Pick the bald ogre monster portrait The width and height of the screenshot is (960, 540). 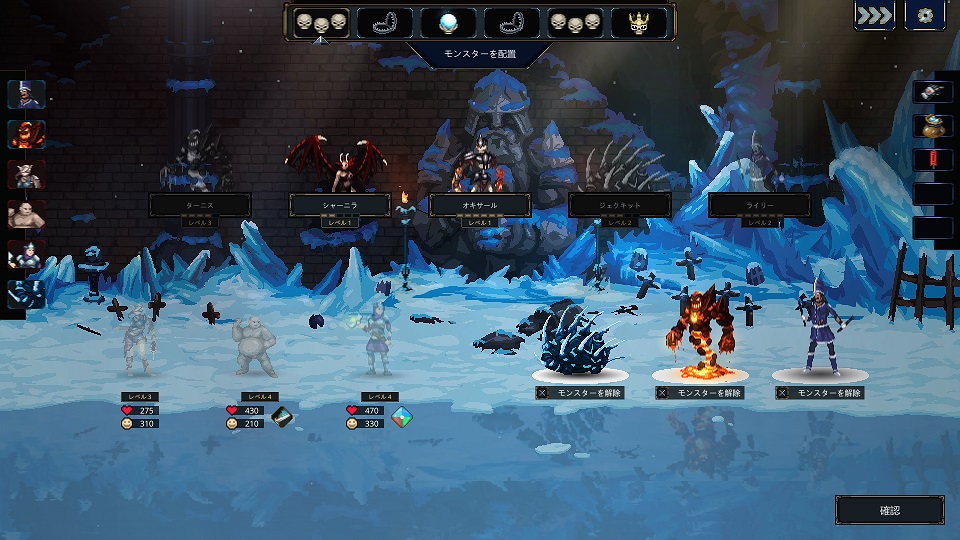[26, 214]
